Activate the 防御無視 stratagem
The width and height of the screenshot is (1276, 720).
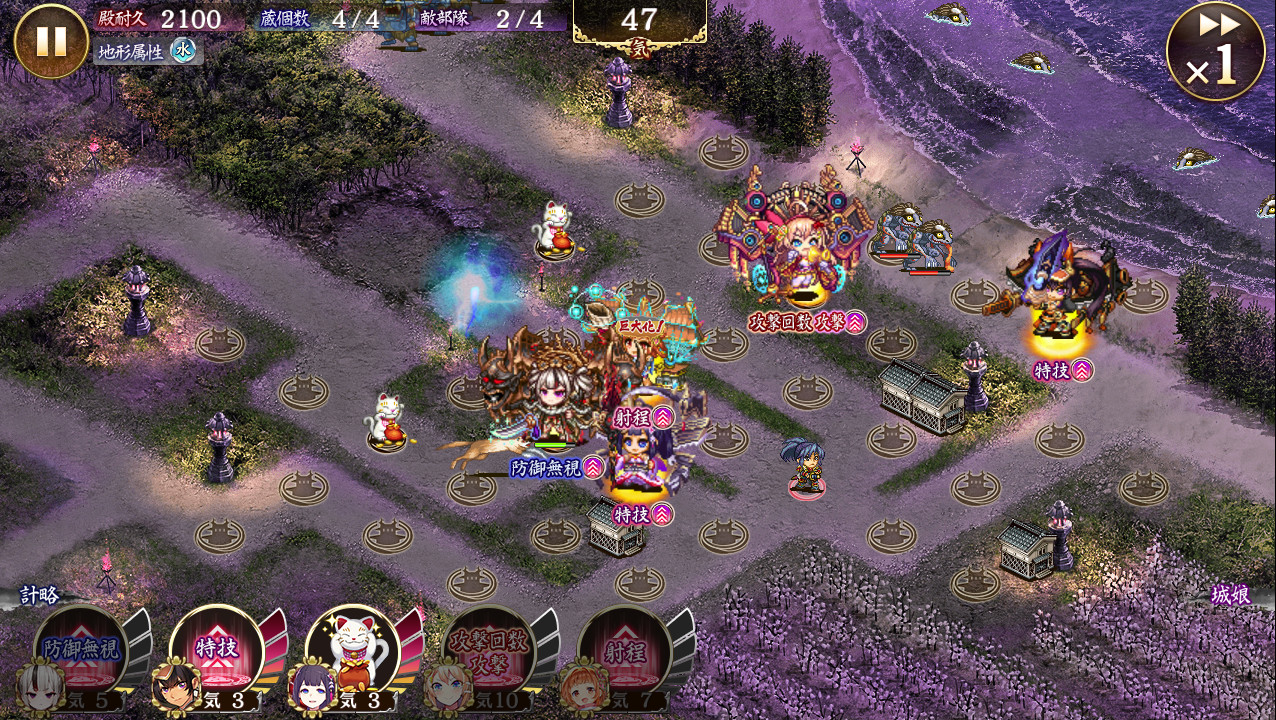(80, 652)
